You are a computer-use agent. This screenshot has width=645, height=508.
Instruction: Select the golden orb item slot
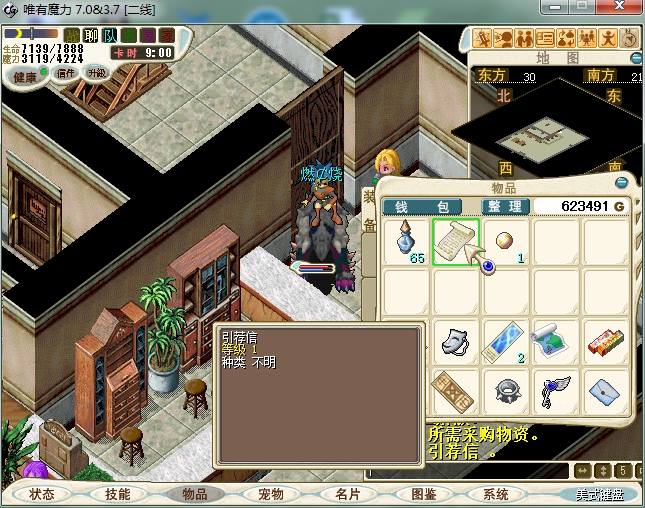505,243
